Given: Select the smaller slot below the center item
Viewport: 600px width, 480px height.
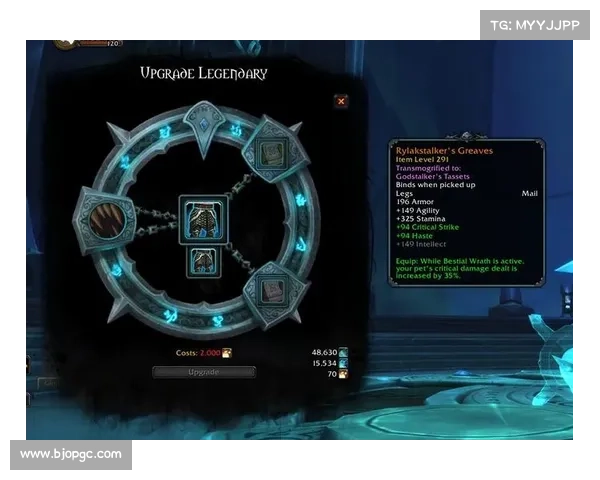Looking at the screenshot, I should click(203, 262).
